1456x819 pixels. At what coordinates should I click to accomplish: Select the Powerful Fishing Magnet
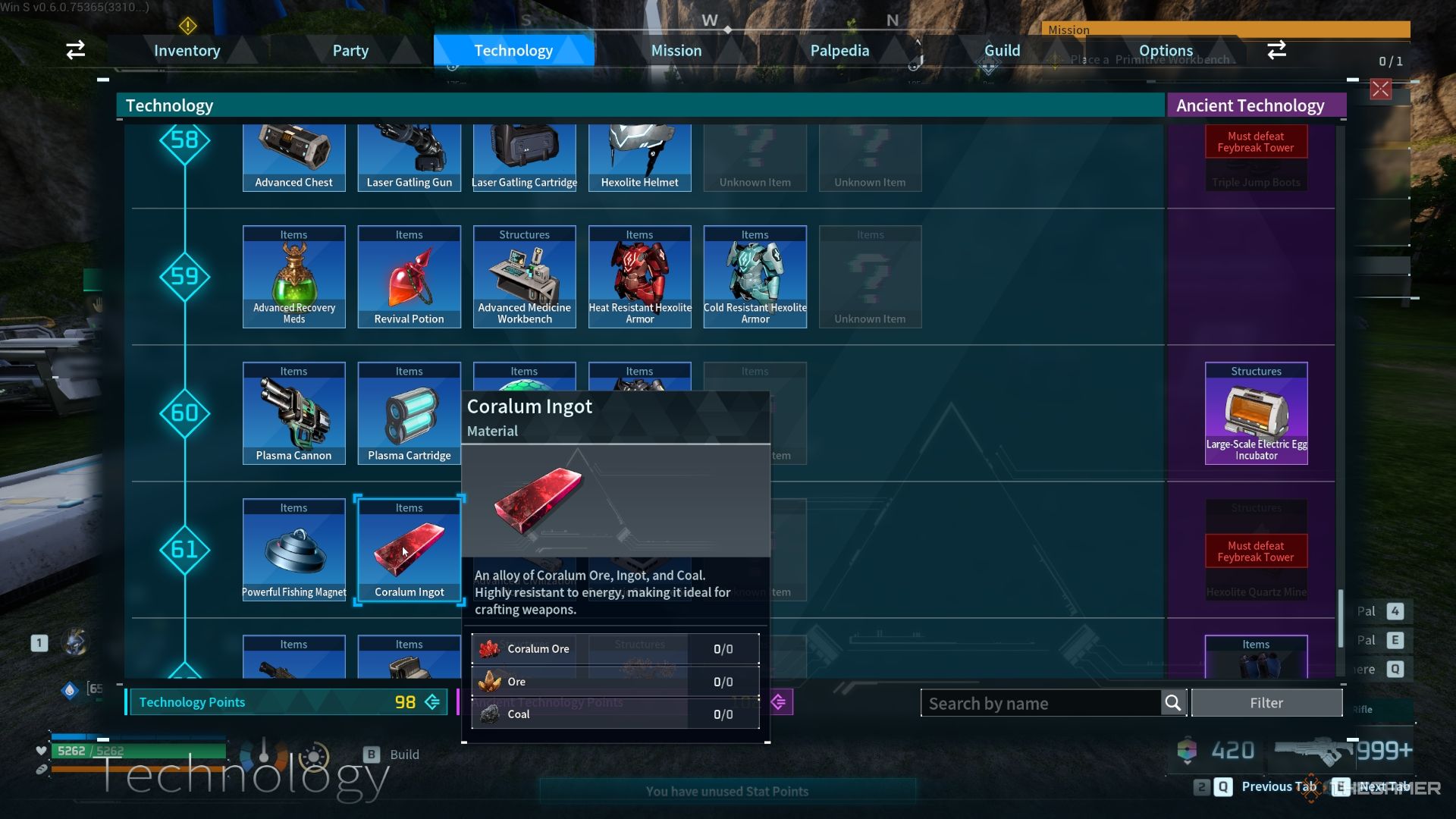point(294,550)
